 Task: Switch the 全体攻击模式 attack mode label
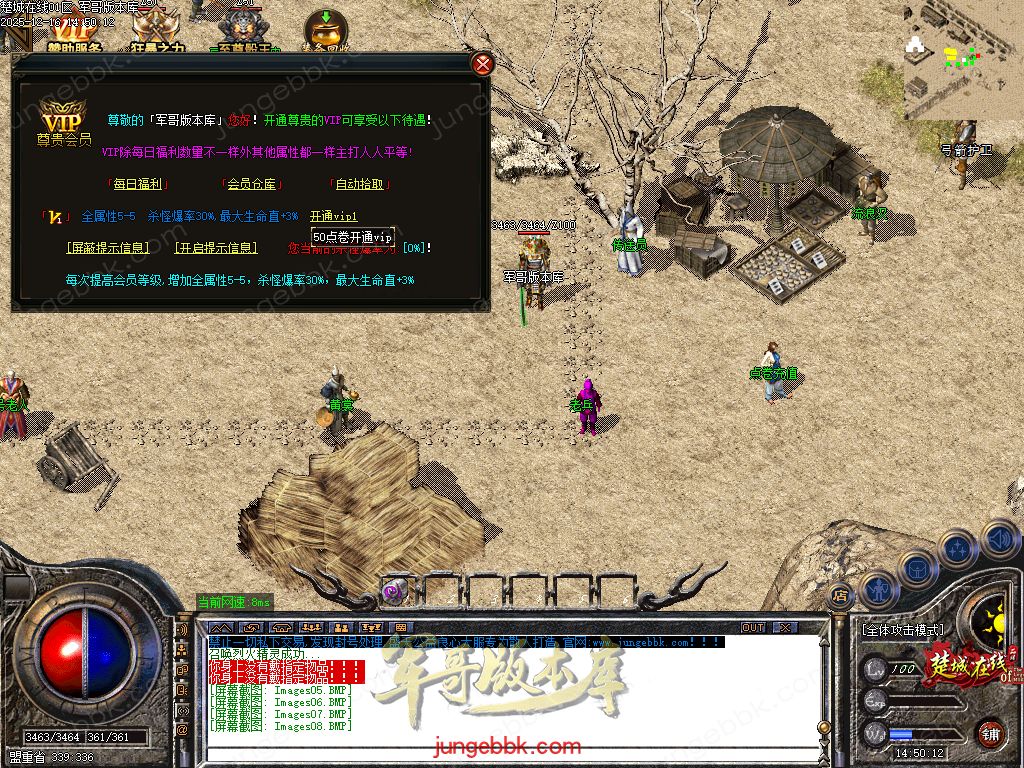(902, 631)
